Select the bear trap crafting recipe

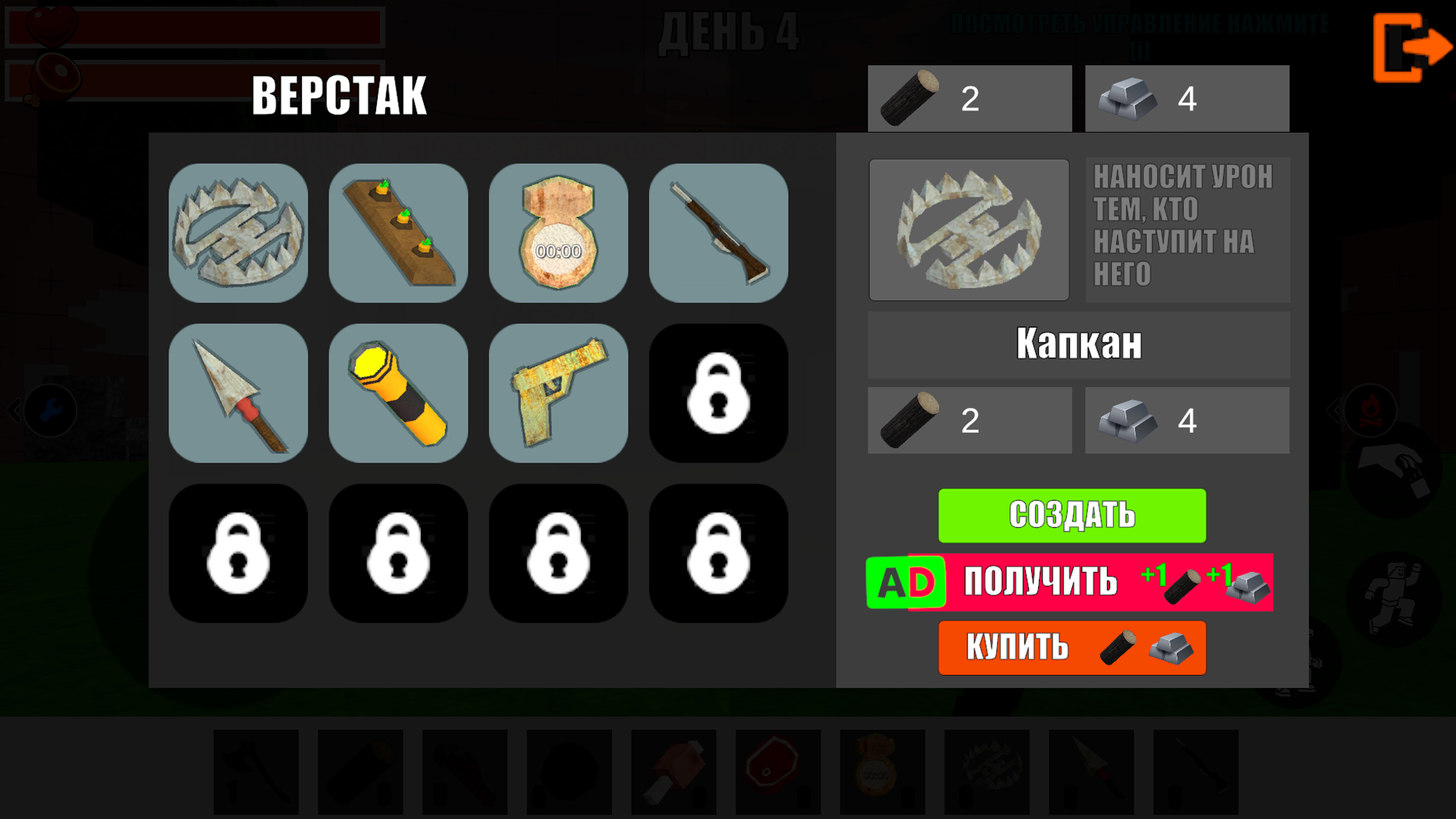(238, 233)
